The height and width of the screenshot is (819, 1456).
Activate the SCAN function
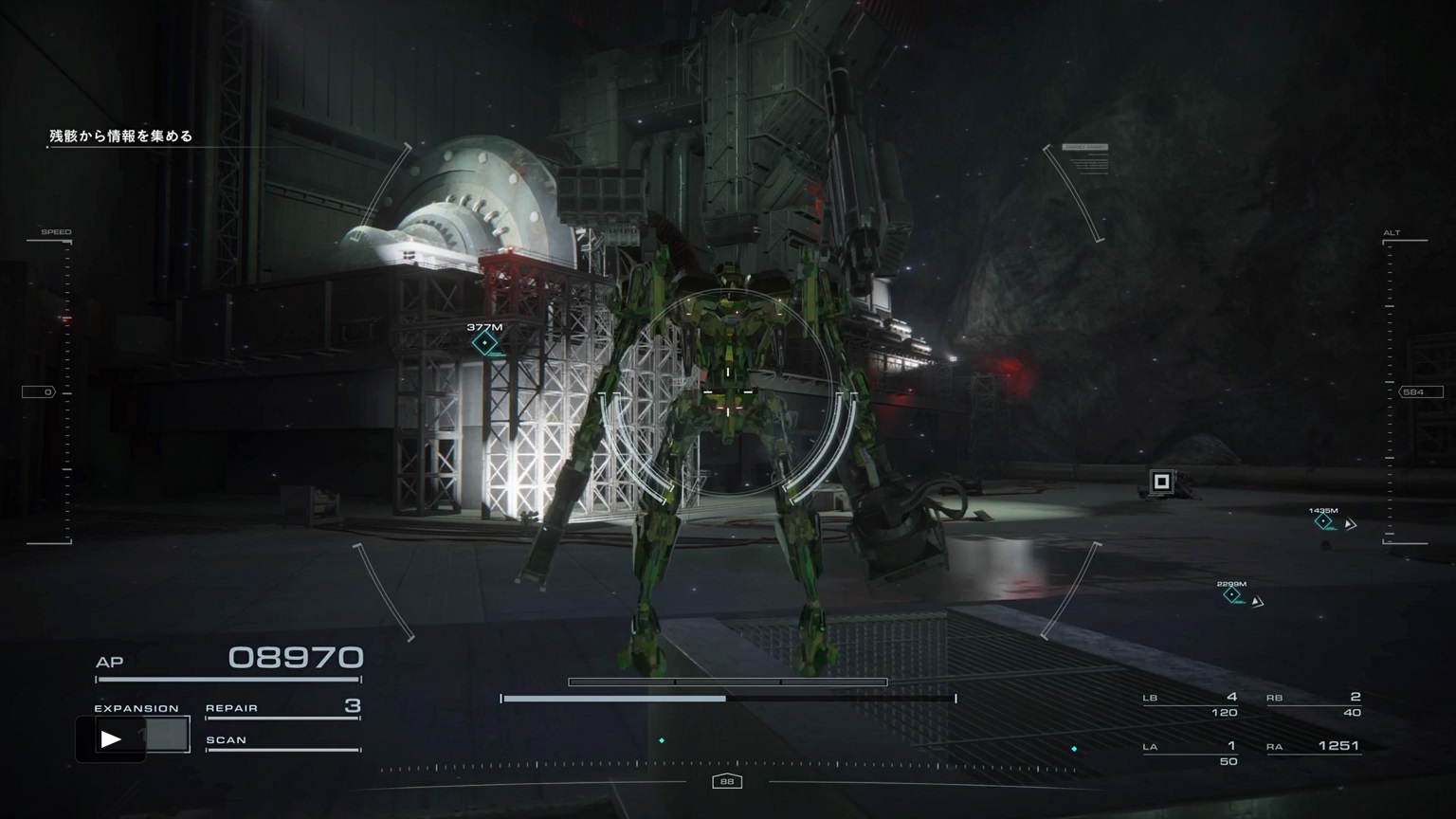(282, 740)
